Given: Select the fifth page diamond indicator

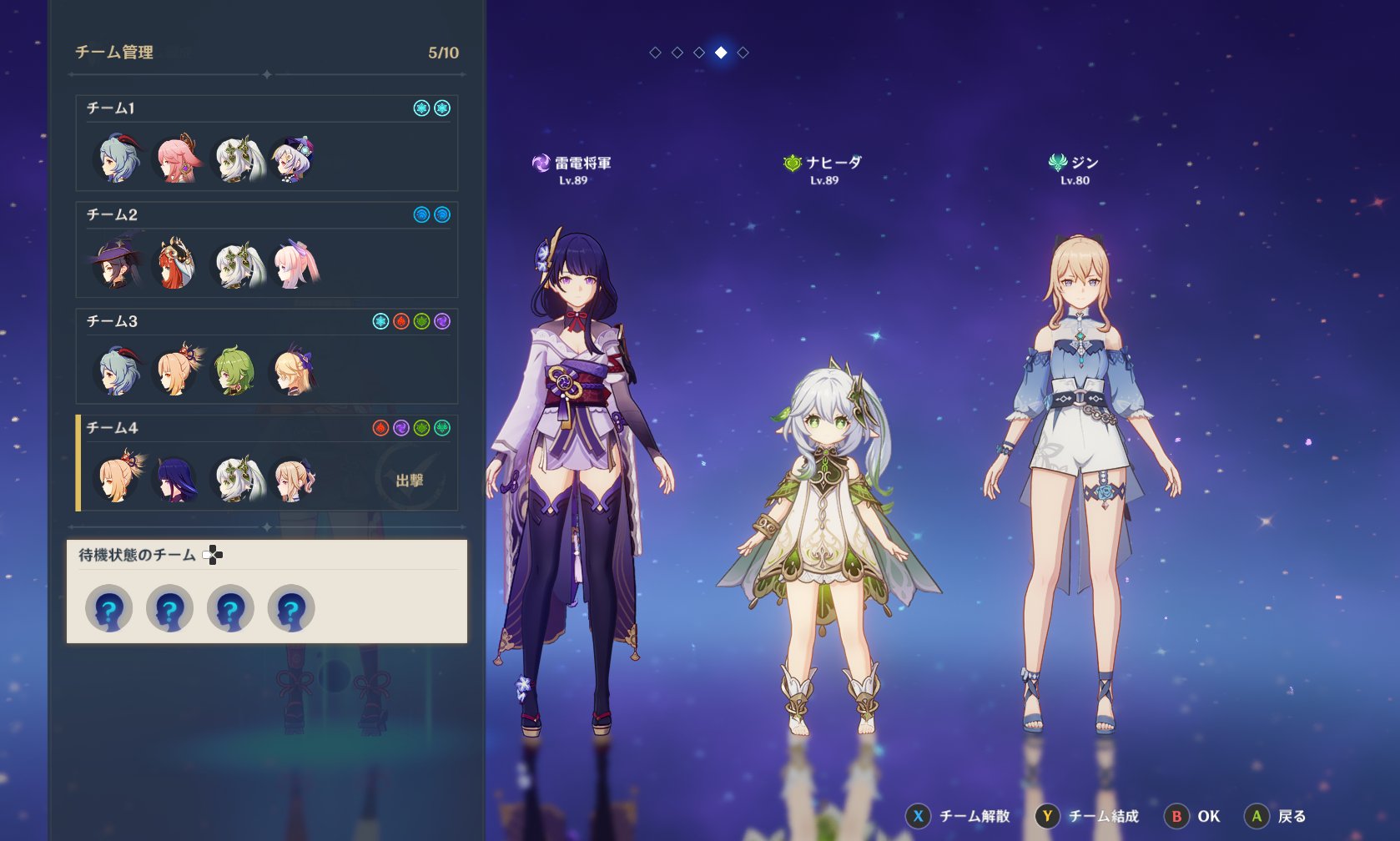Looking at the screenshot, I should pos(741,53).
